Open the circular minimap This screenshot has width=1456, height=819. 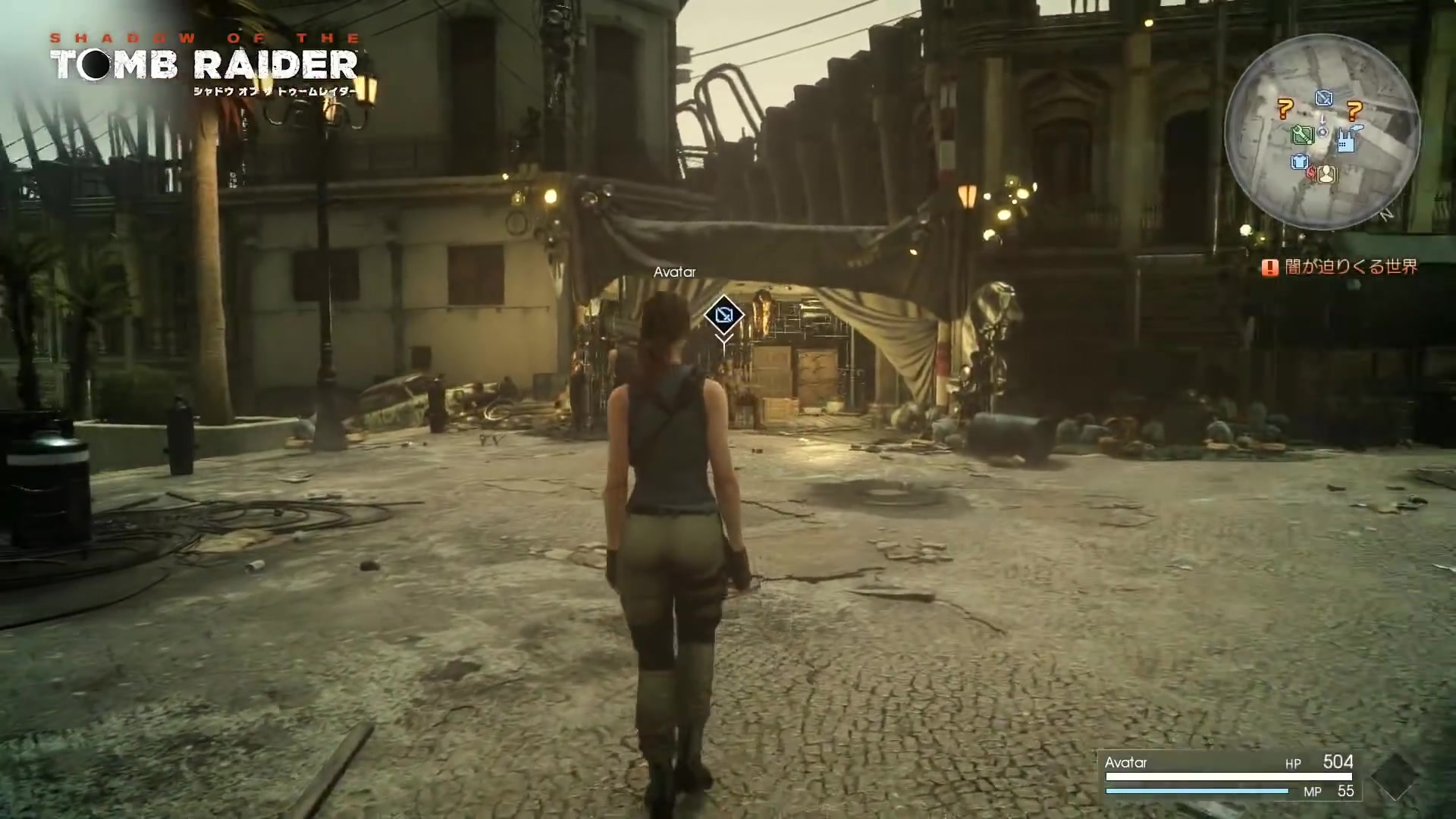tap(1322, 132)
